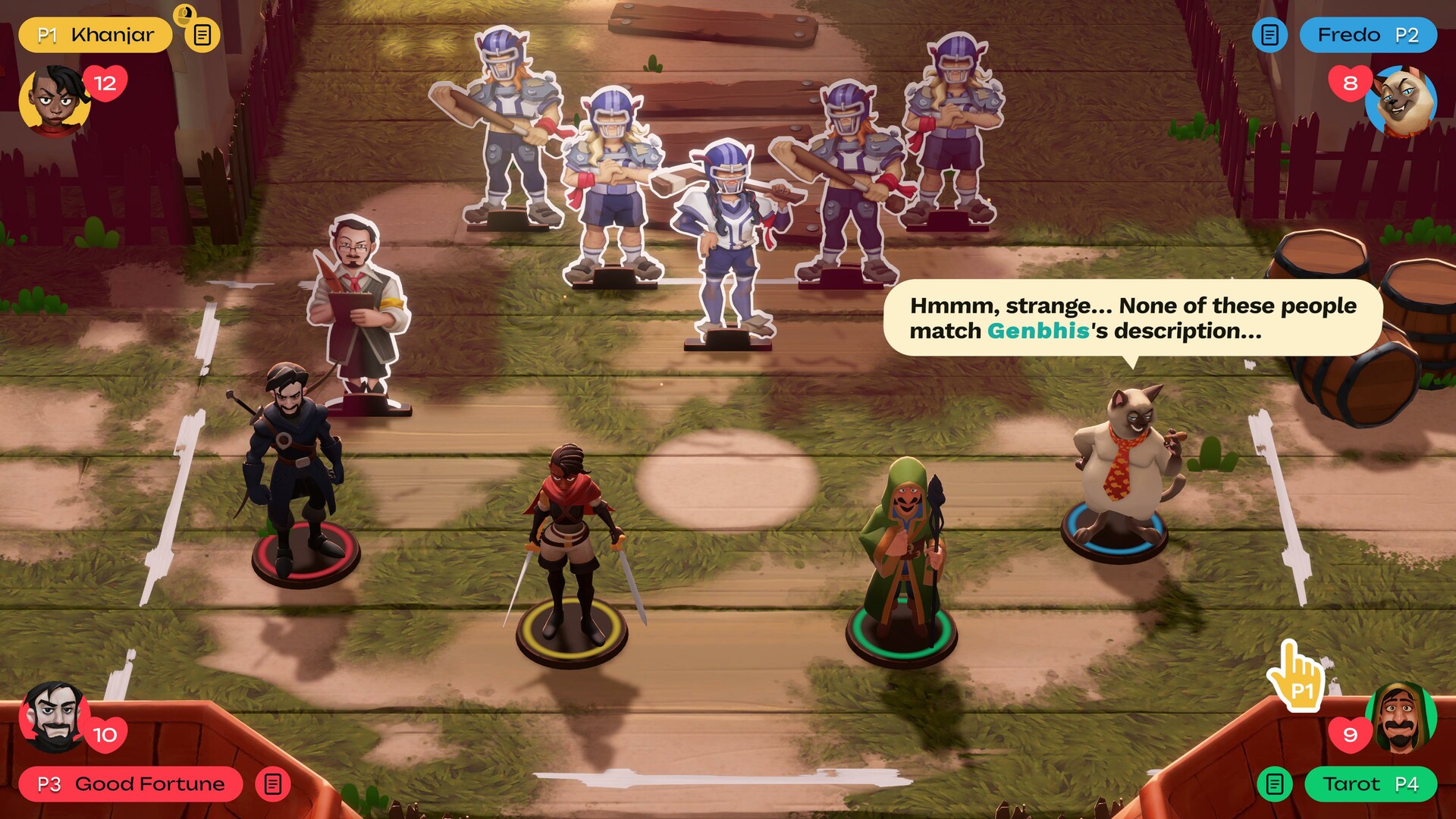Select the Fredo P2 name banner
Image resolution: width=1456 pixels, height=819 pixels.
(x=1369, y=34)
